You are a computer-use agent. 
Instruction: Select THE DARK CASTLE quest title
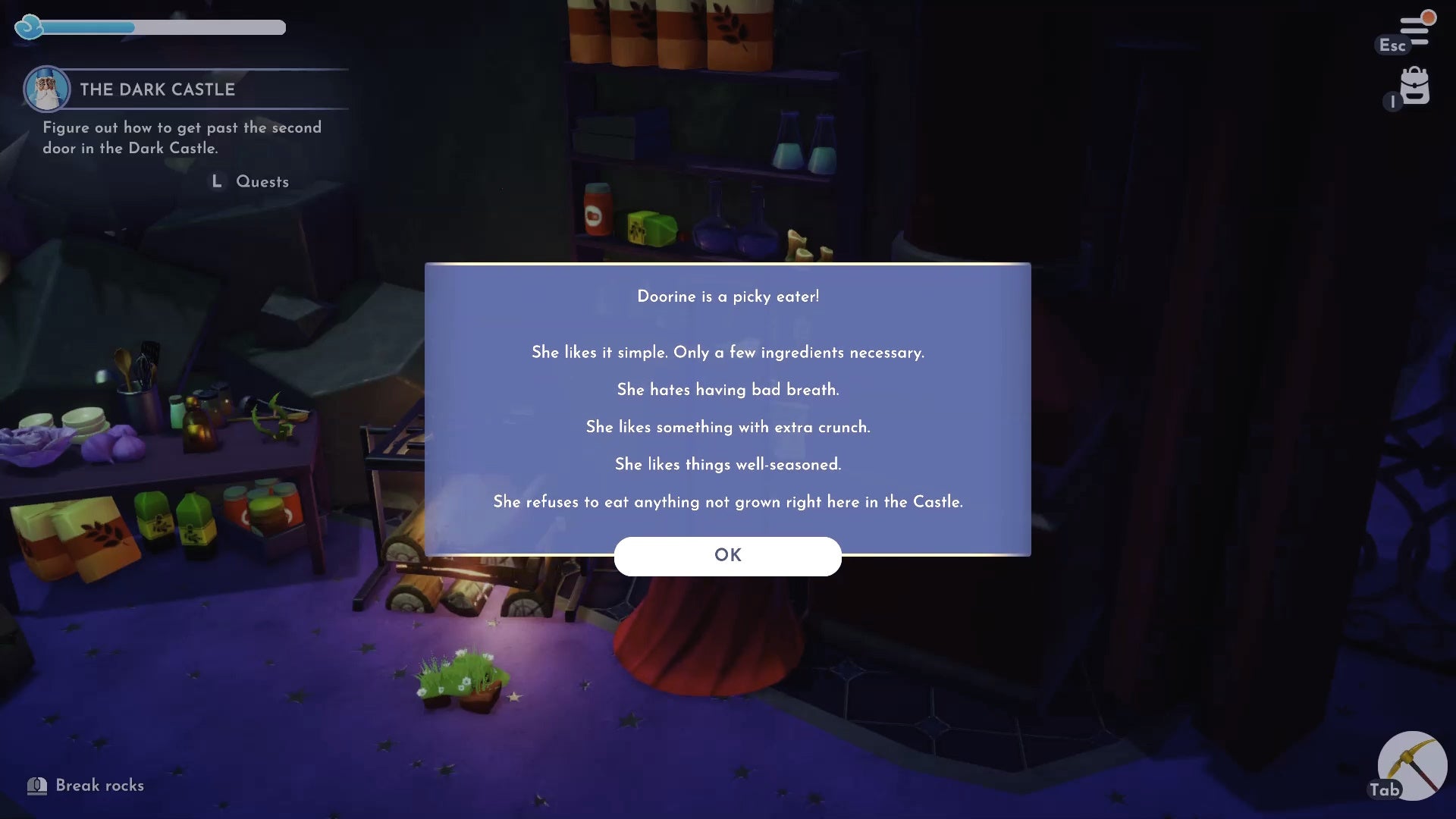pos(157,89)
